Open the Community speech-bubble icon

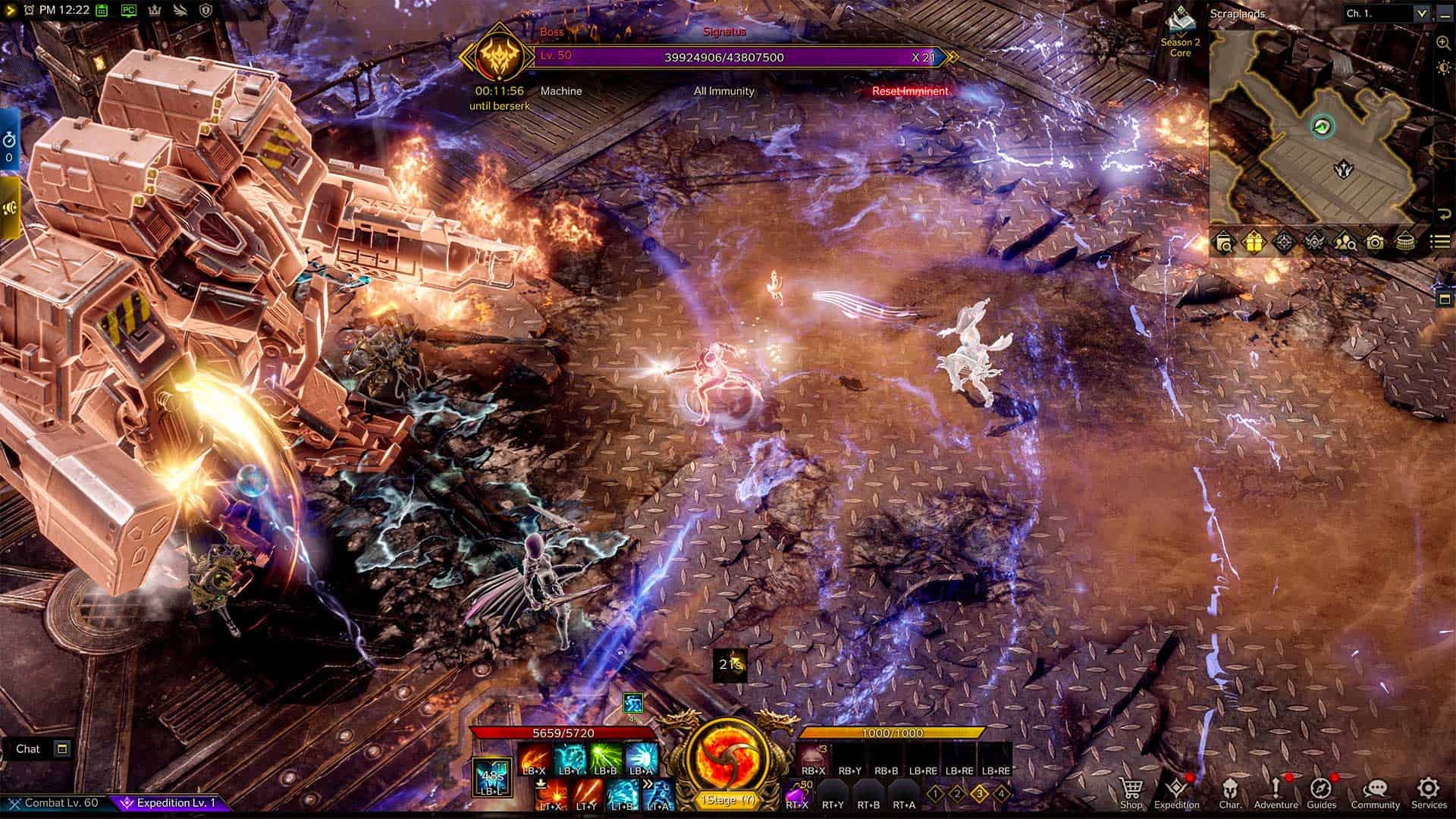pyautogui.click(x=1376, y=789)
